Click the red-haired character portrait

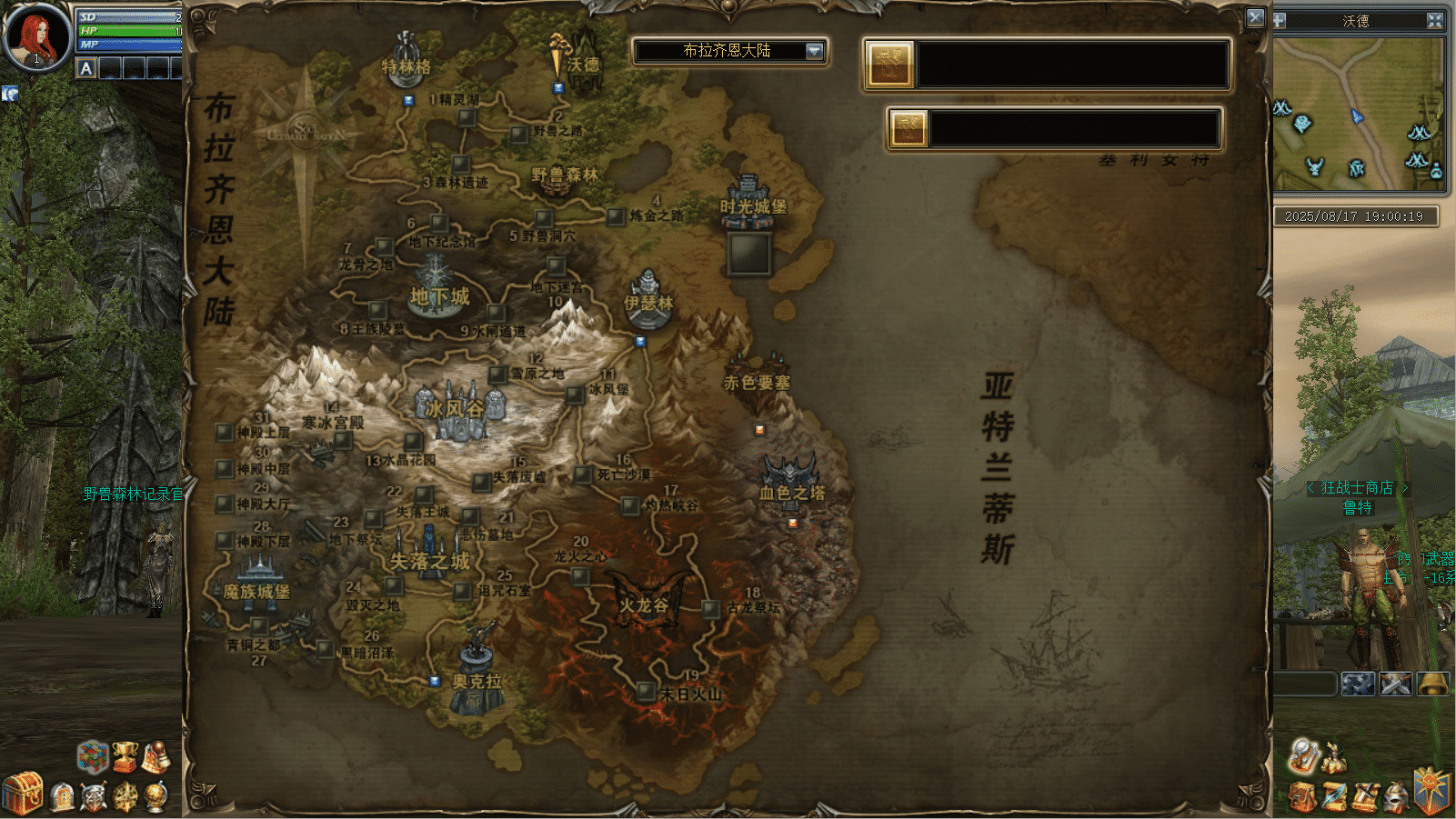(36, 37)
